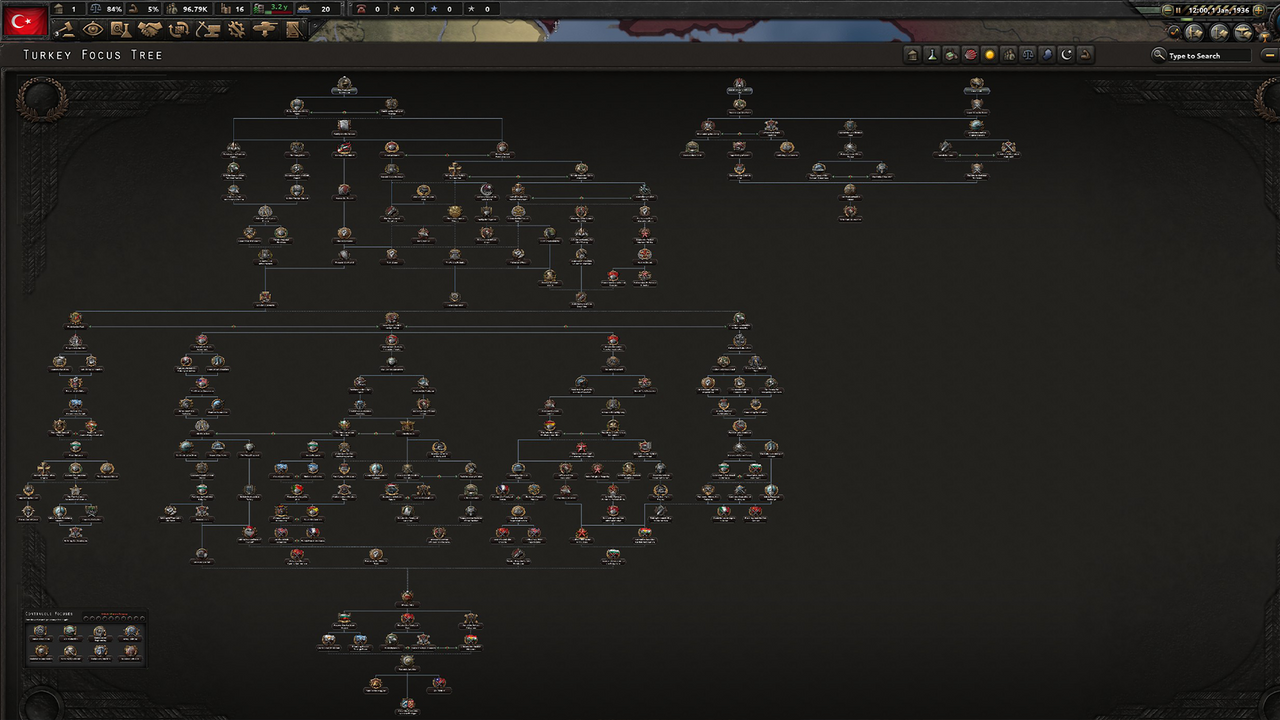The image size is (1280, 720).
Task: Toggle the yellow stability focus filter
Action: [990, 55]
